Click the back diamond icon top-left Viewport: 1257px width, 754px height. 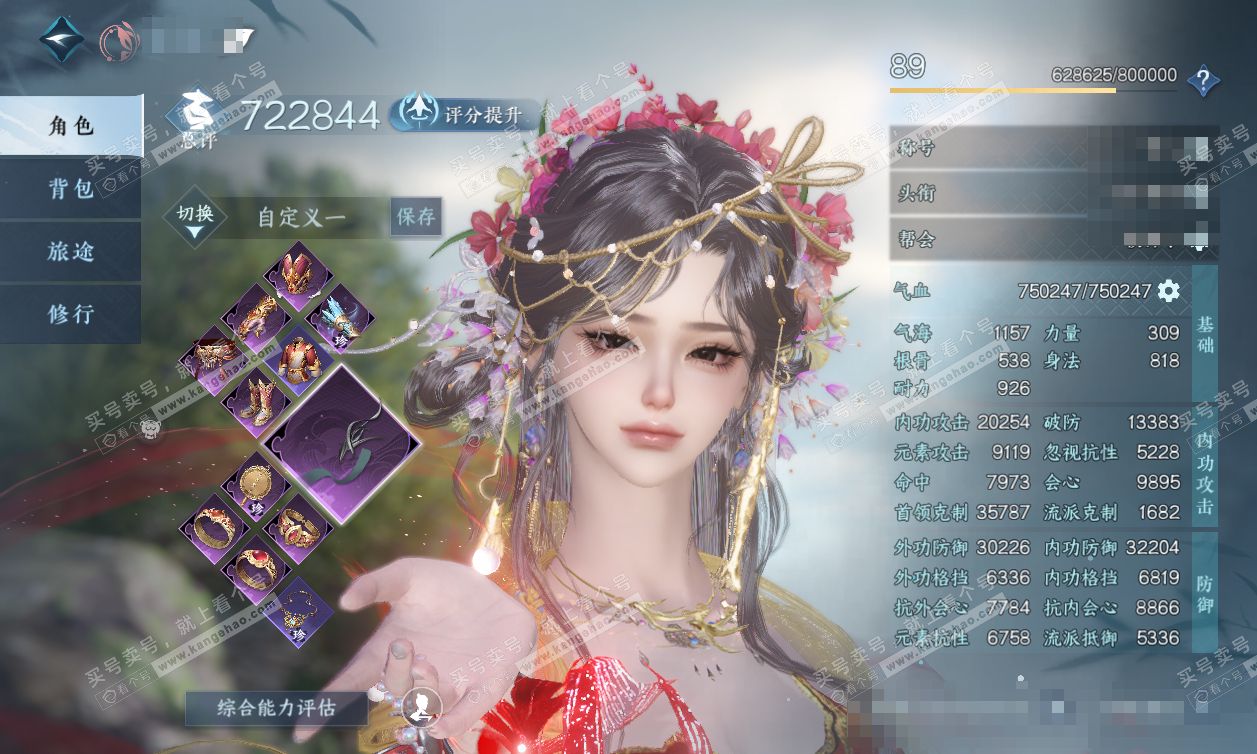click(61, 40)
